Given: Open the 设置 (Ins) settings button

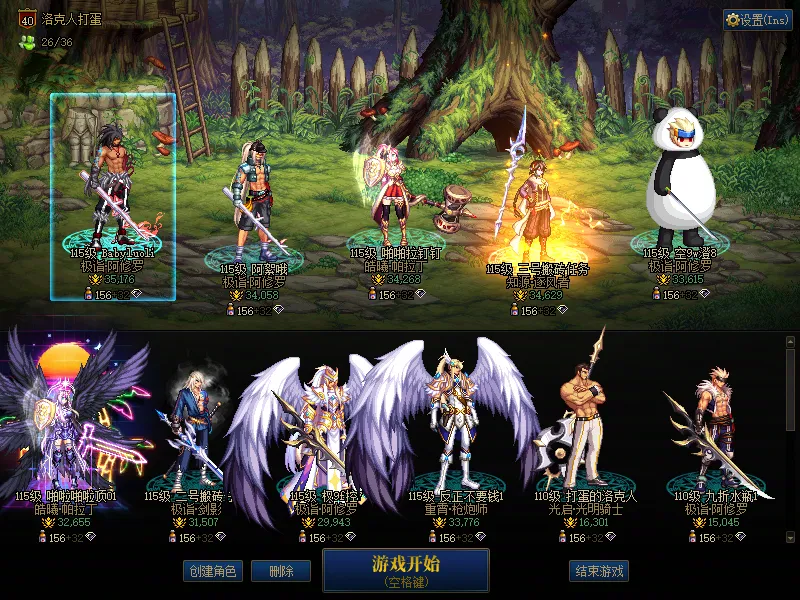Looking at the screenshot, I should click(757, 20).
